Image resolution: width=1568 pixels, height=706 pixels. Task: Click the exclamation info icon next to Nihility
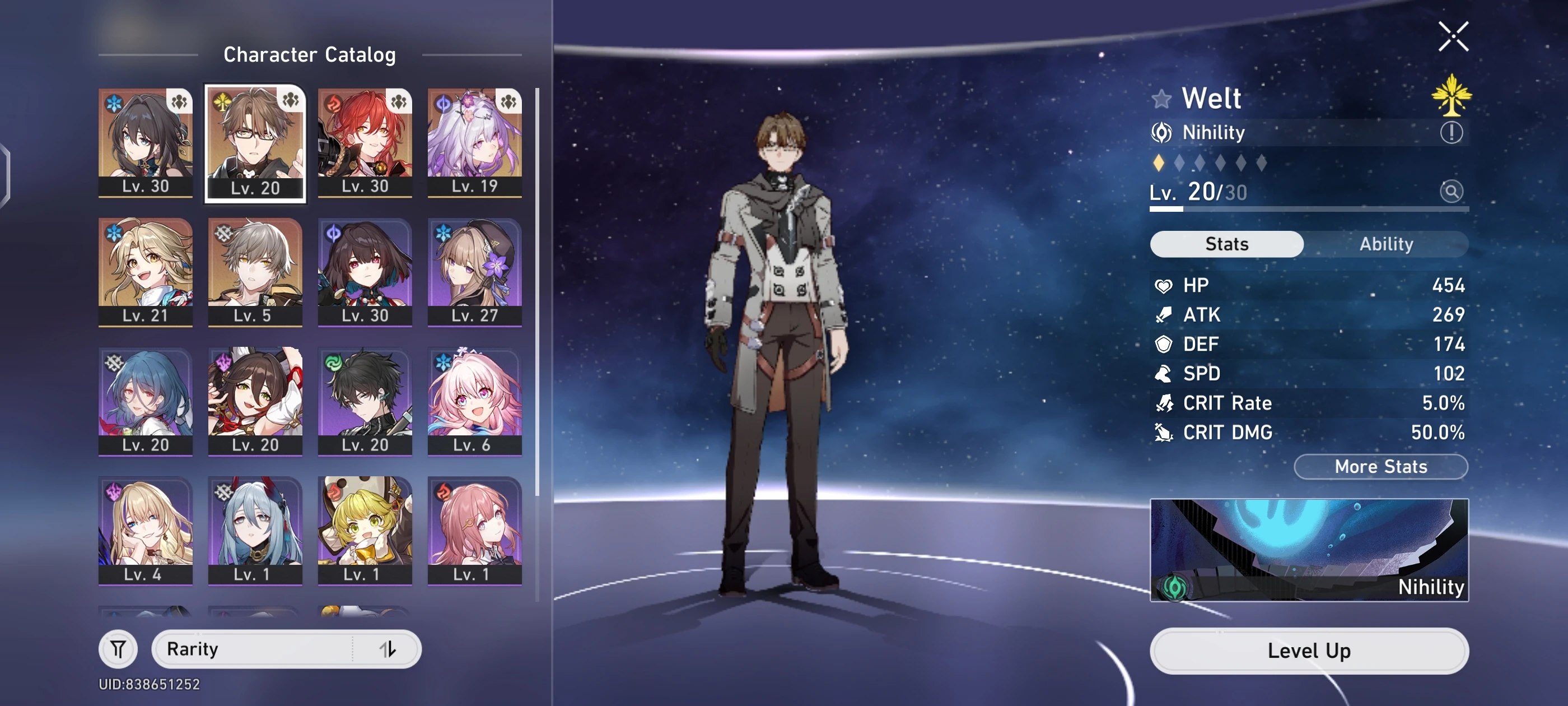click(x=1452, y=133)
